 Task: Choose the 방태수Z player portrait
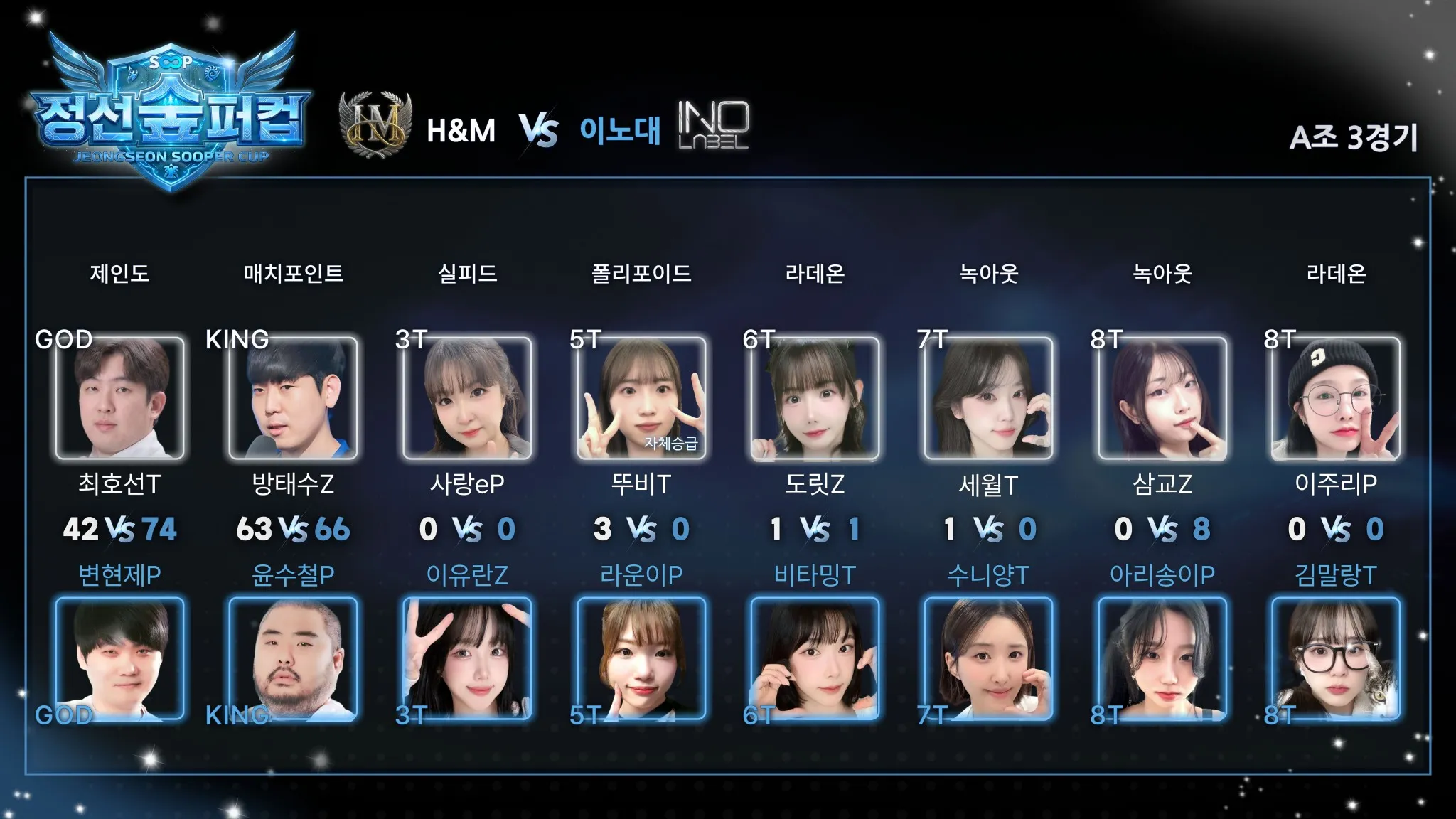[x=293, y=398]
